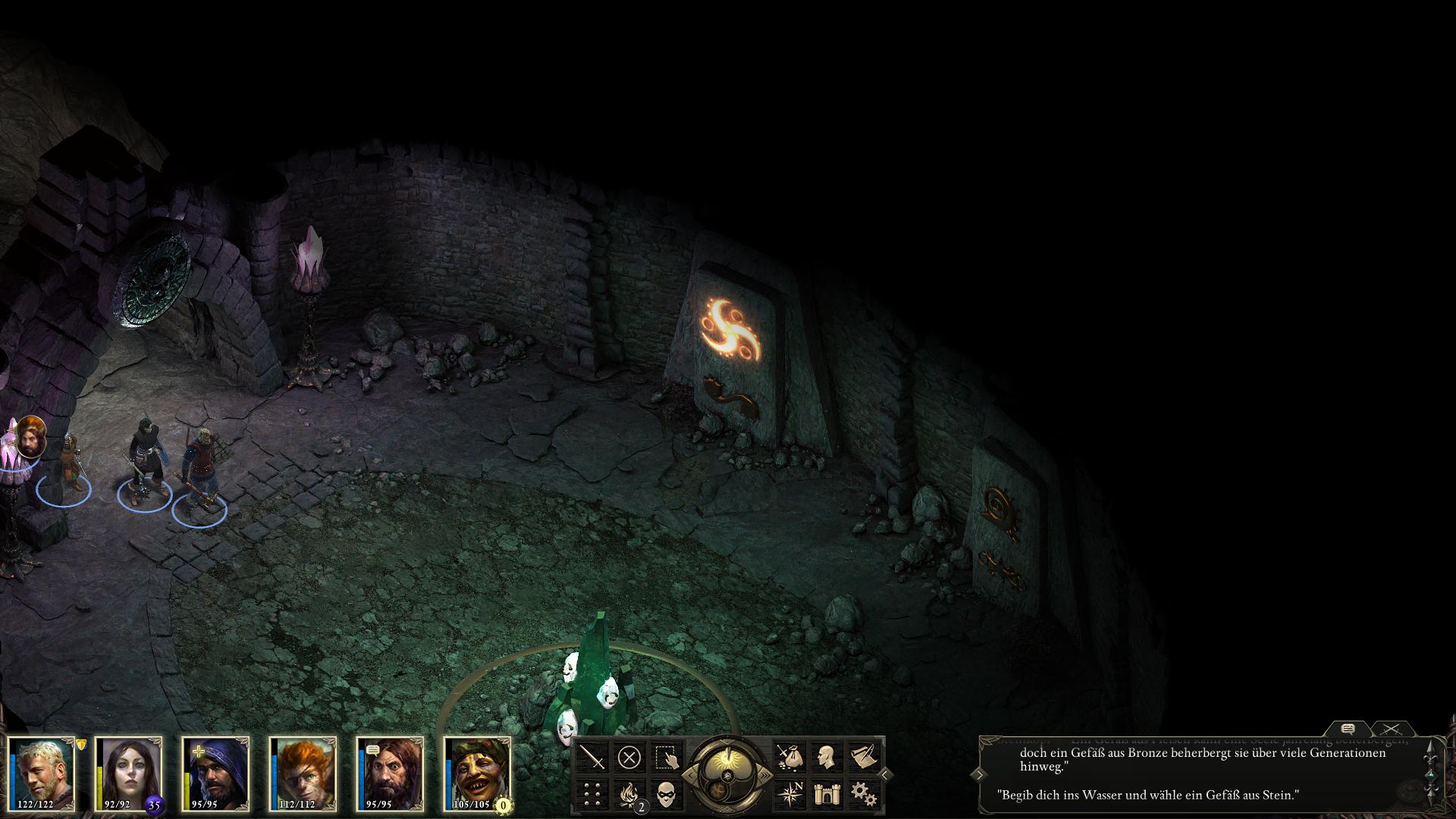Select the orange-haired eyepatch character portrait
Screen dimensions: 1456x819
point(303,772)
